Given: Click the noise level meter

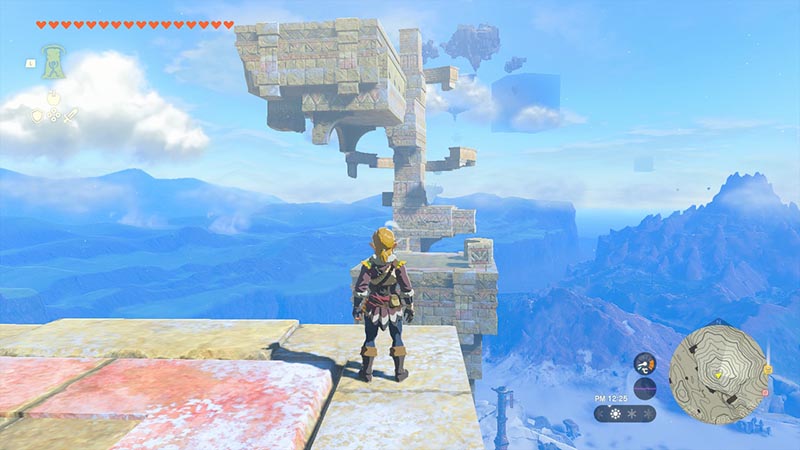Looking at the screenshot, I should [x=645, y=388].
